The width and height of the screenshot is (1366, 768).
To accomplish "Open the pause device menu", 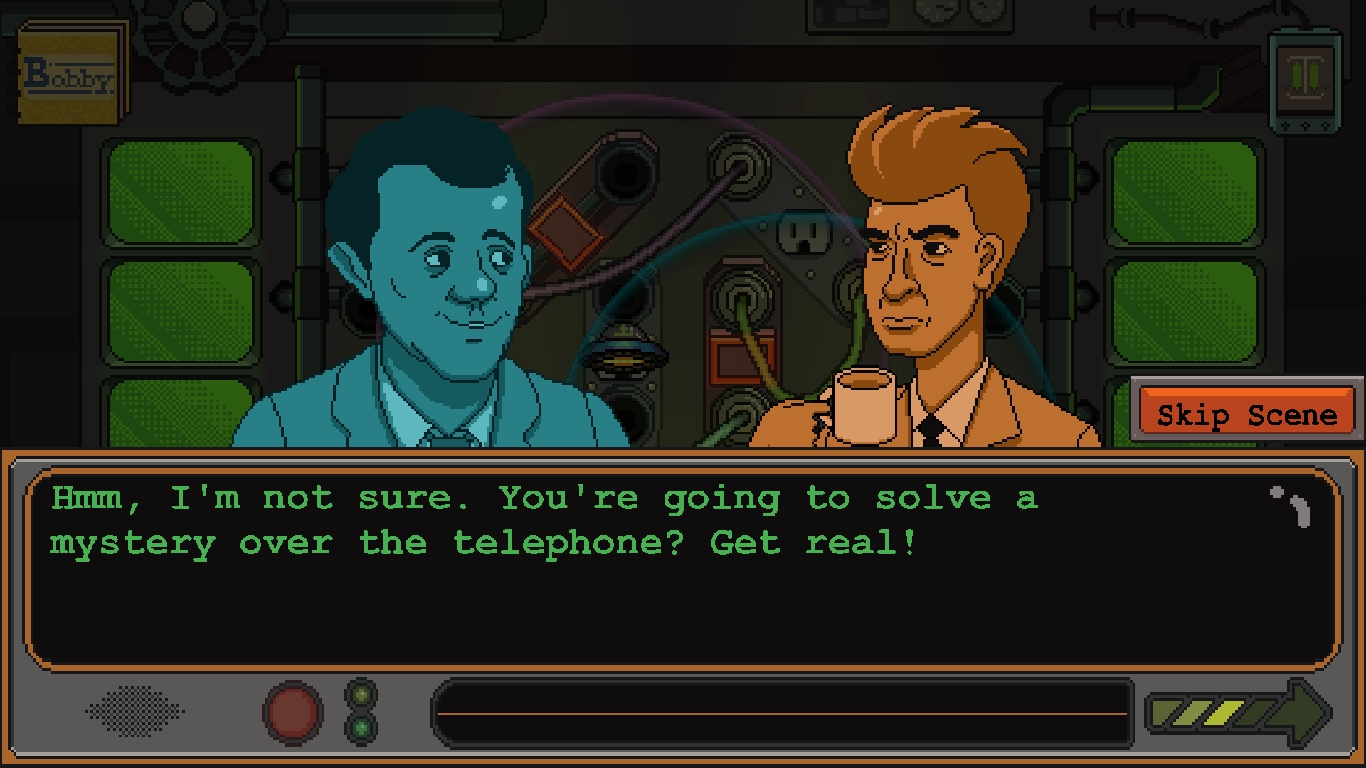I will coord(1305,78).
